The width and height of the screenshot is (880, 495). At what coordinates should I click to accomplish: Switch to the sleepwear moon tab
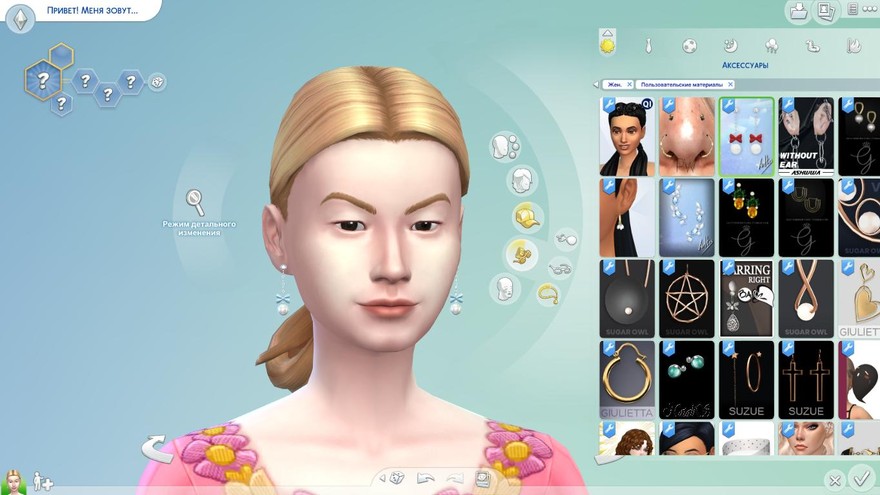coord(731,45)
